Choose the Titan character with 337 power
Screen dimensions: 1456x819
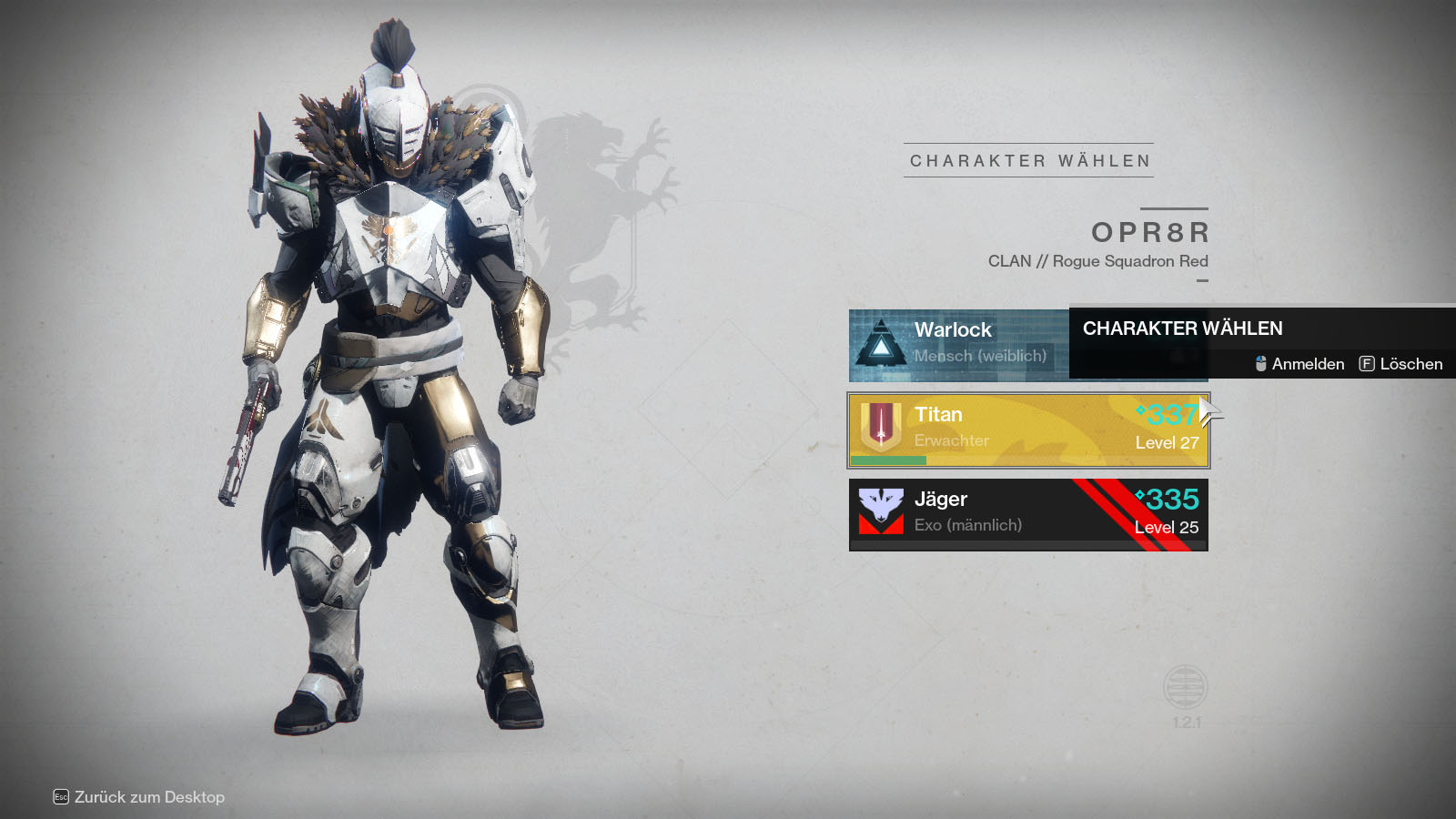point(1028,430)
